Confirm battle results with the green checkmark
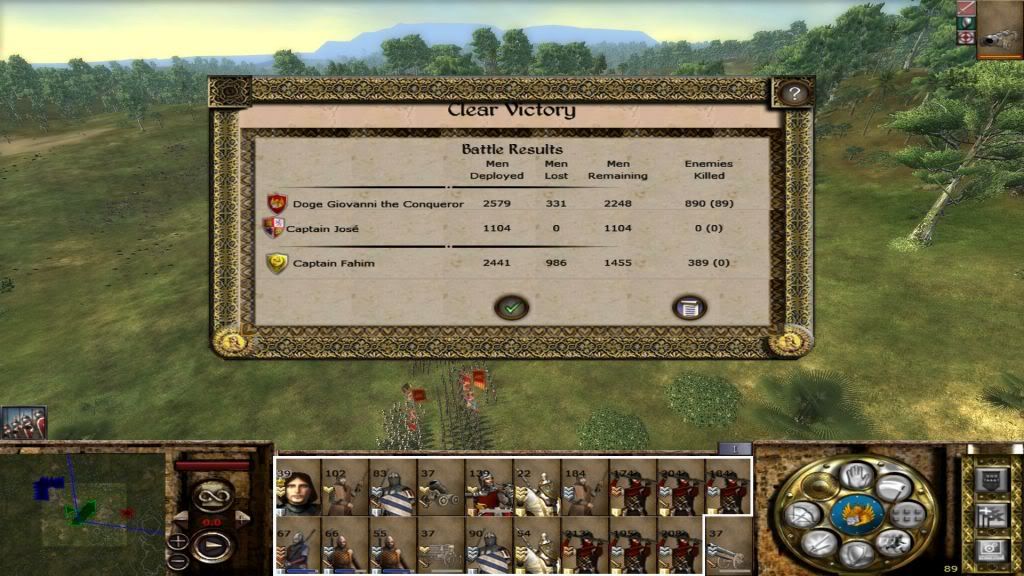 pyautogui.click(x=511, y=308)
